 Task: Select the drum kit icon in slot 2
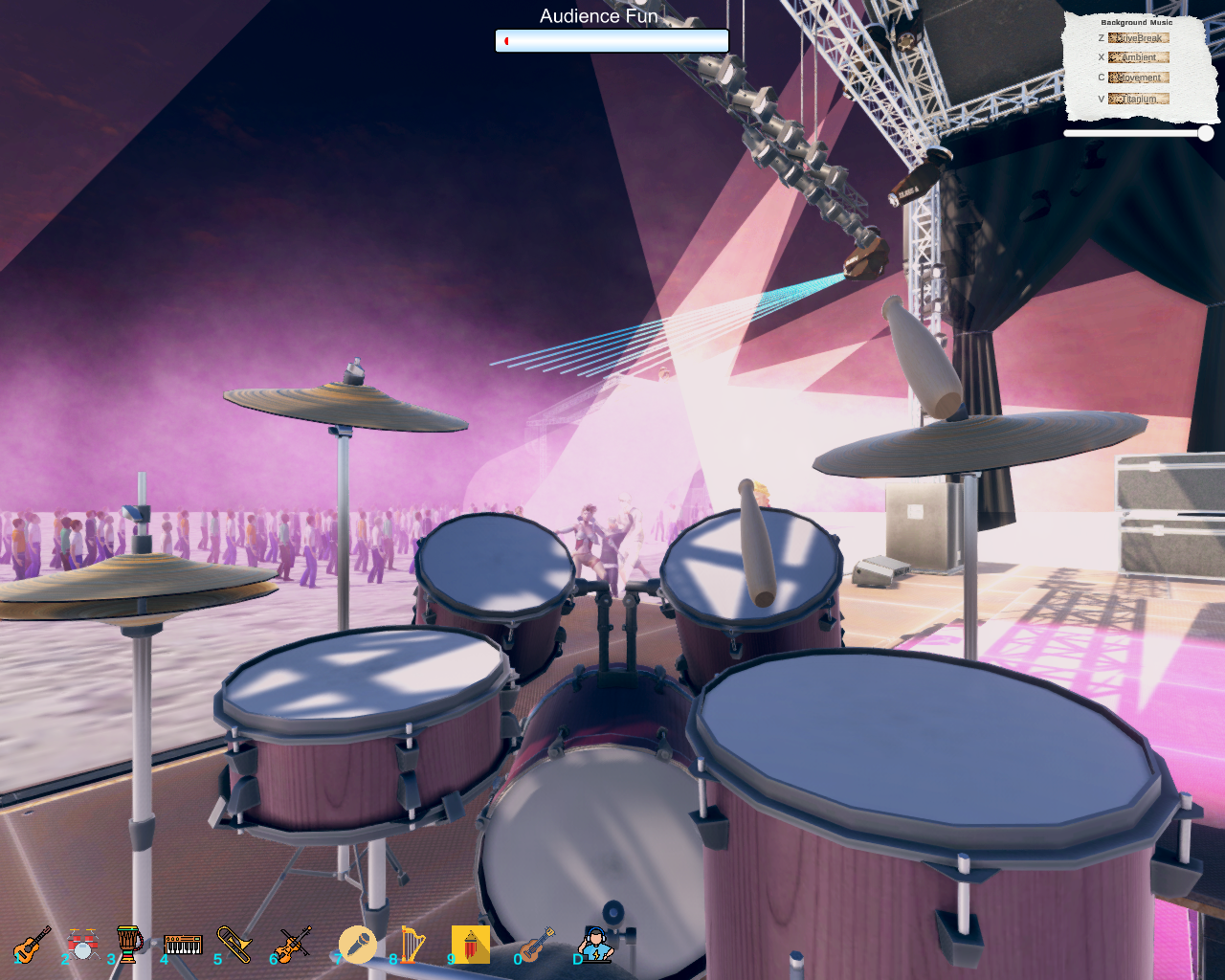click(81, 943)
